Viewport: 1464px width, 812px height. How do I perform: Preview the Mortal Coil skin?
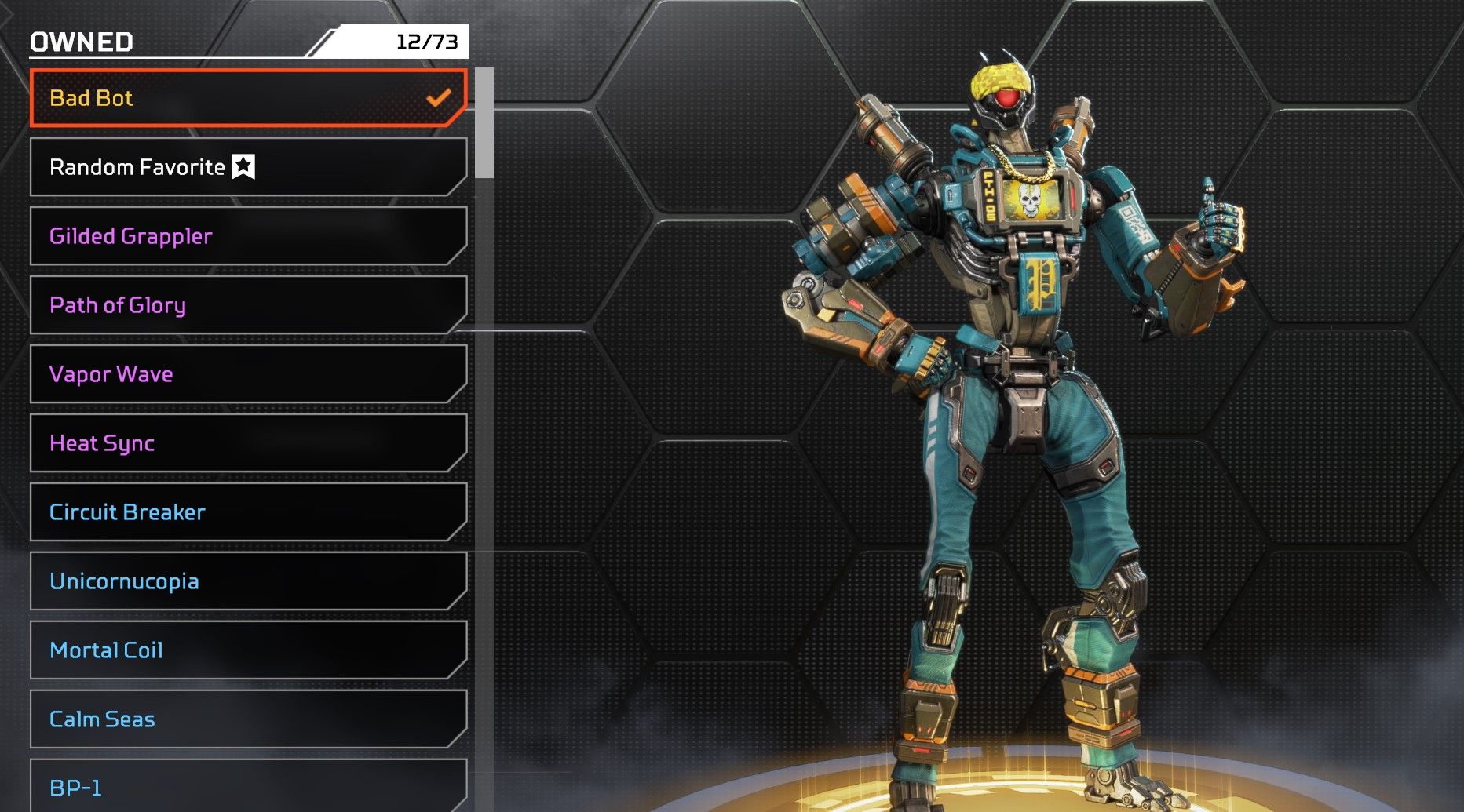(248, 650)
